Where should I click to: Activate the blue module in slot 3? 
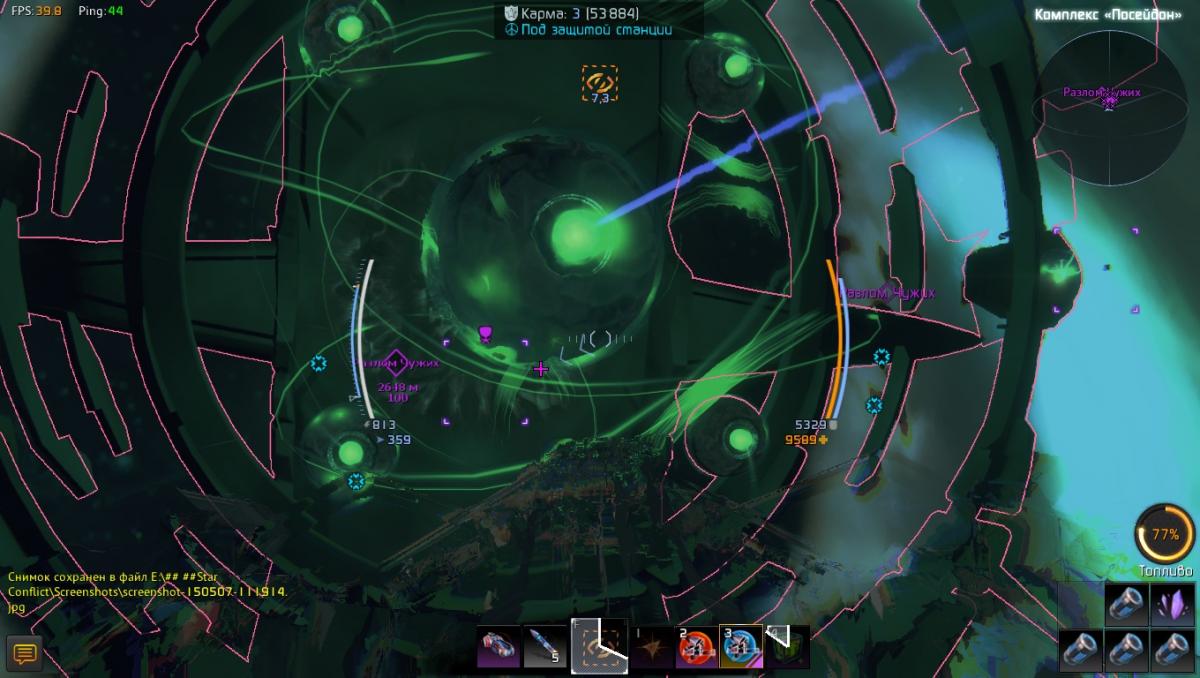pos(740,647)
